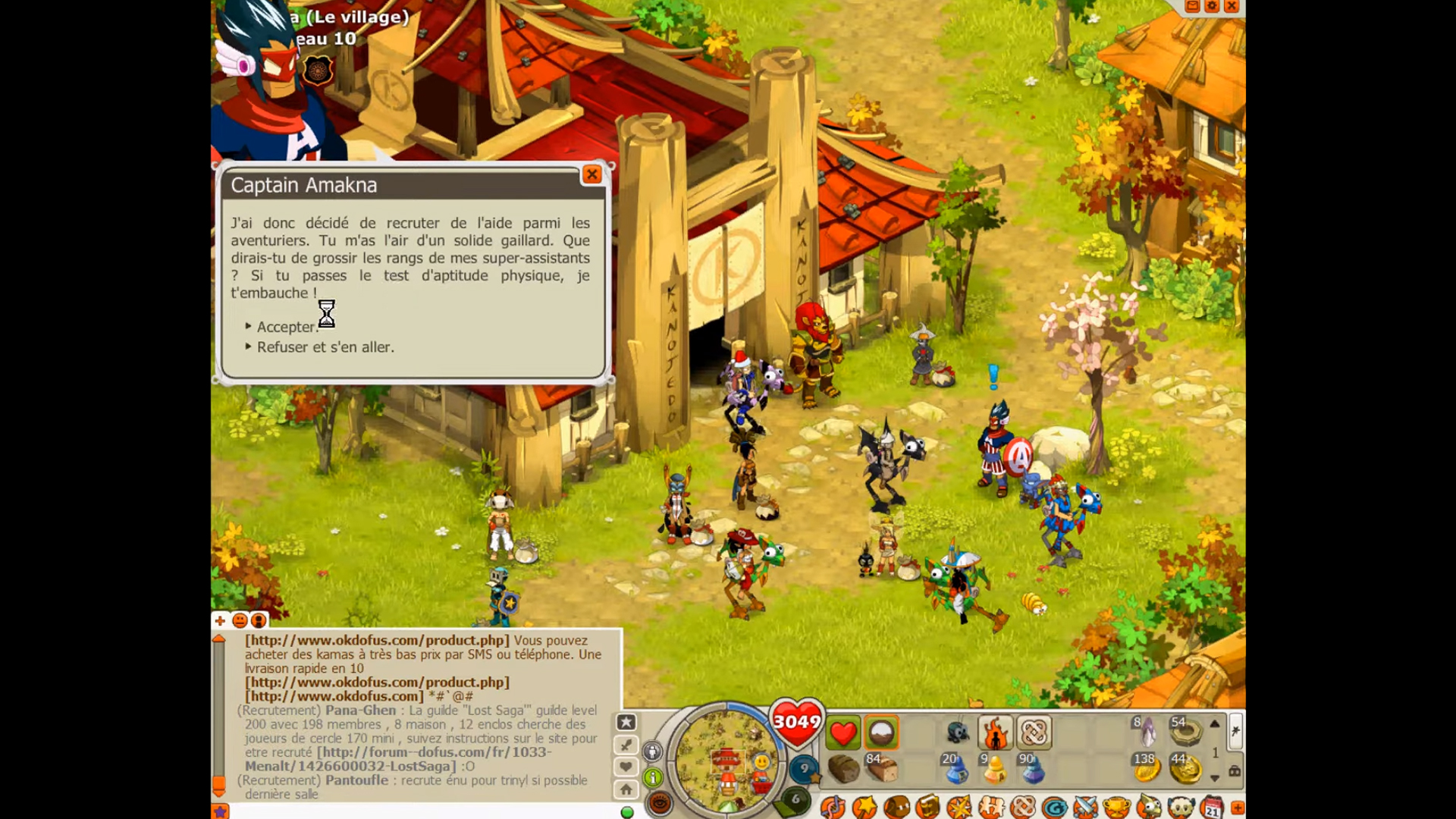
Task: Open the guild interface G icon
Action: [1055, 806]
